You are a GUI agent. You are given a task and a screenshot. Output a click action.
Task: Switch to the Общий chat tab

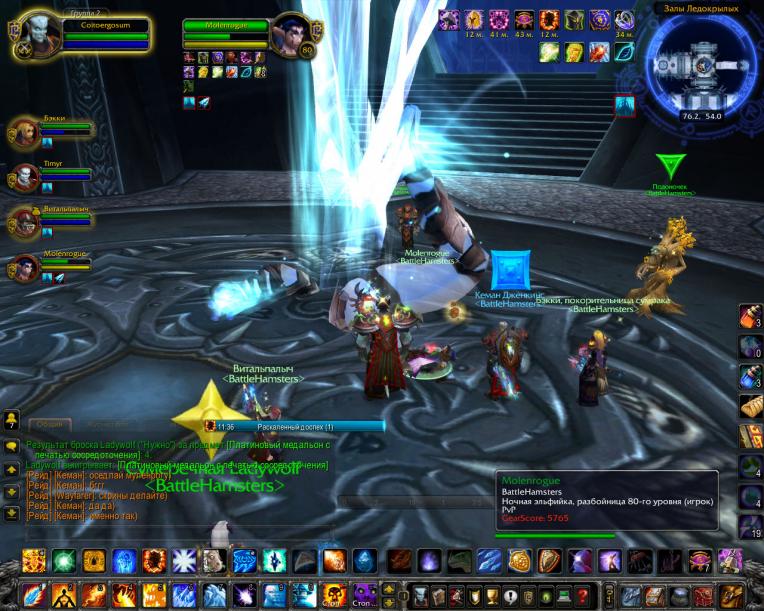tap(49, 424)
